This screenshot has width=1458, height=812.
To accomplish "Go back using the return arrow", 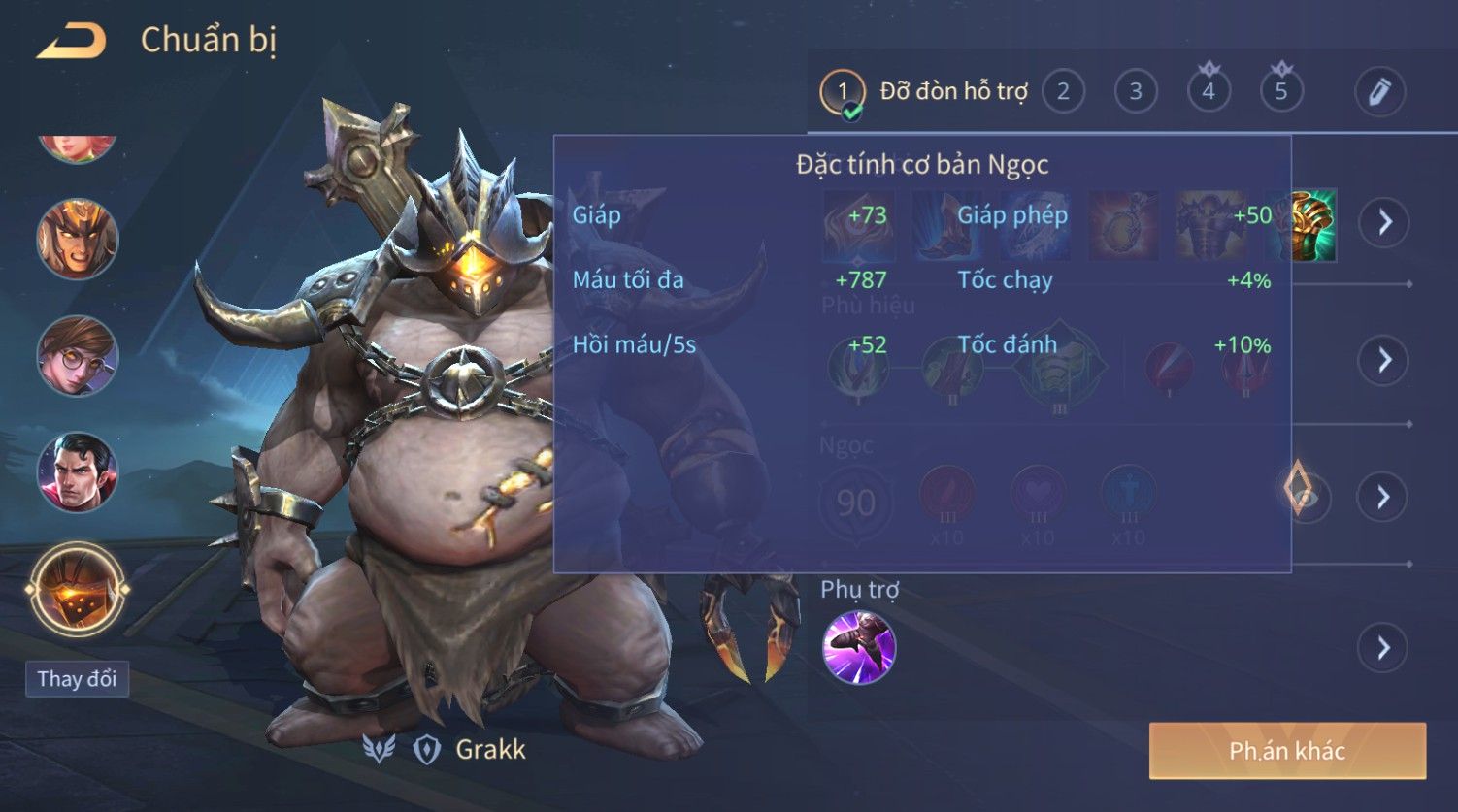I will coord(71,41).
